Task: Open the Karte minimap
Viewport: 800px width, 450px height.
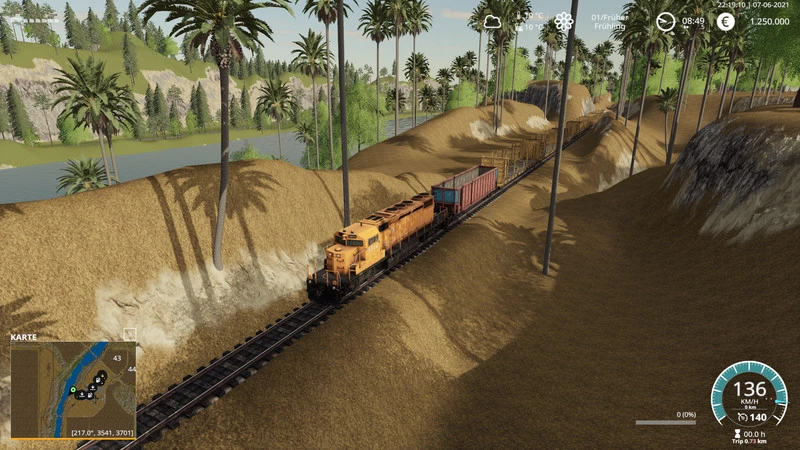Action: [x=73, y=390]
